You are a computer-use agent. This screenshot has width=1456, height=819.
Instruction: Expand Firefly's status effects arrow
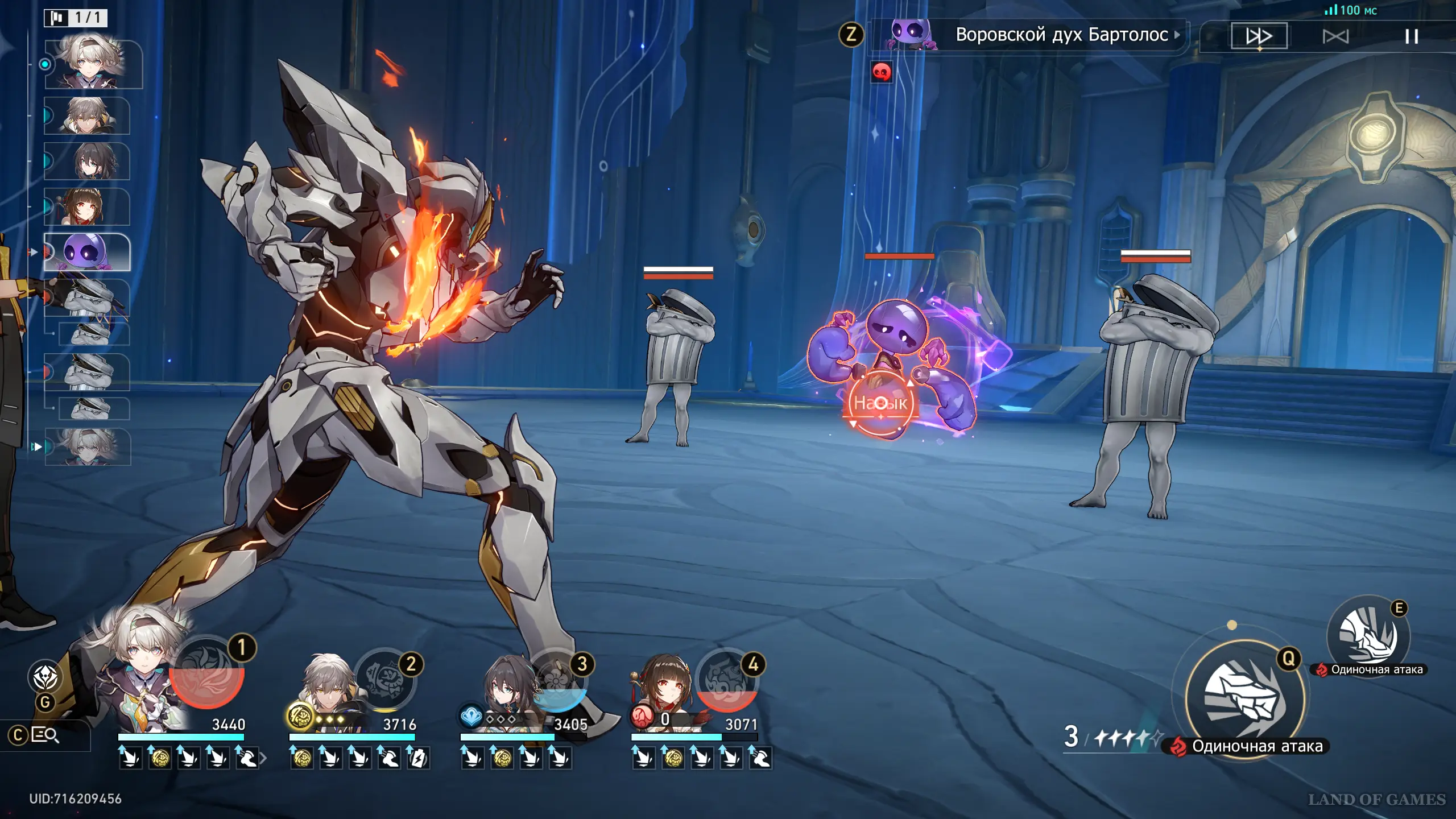coord(263,758)
